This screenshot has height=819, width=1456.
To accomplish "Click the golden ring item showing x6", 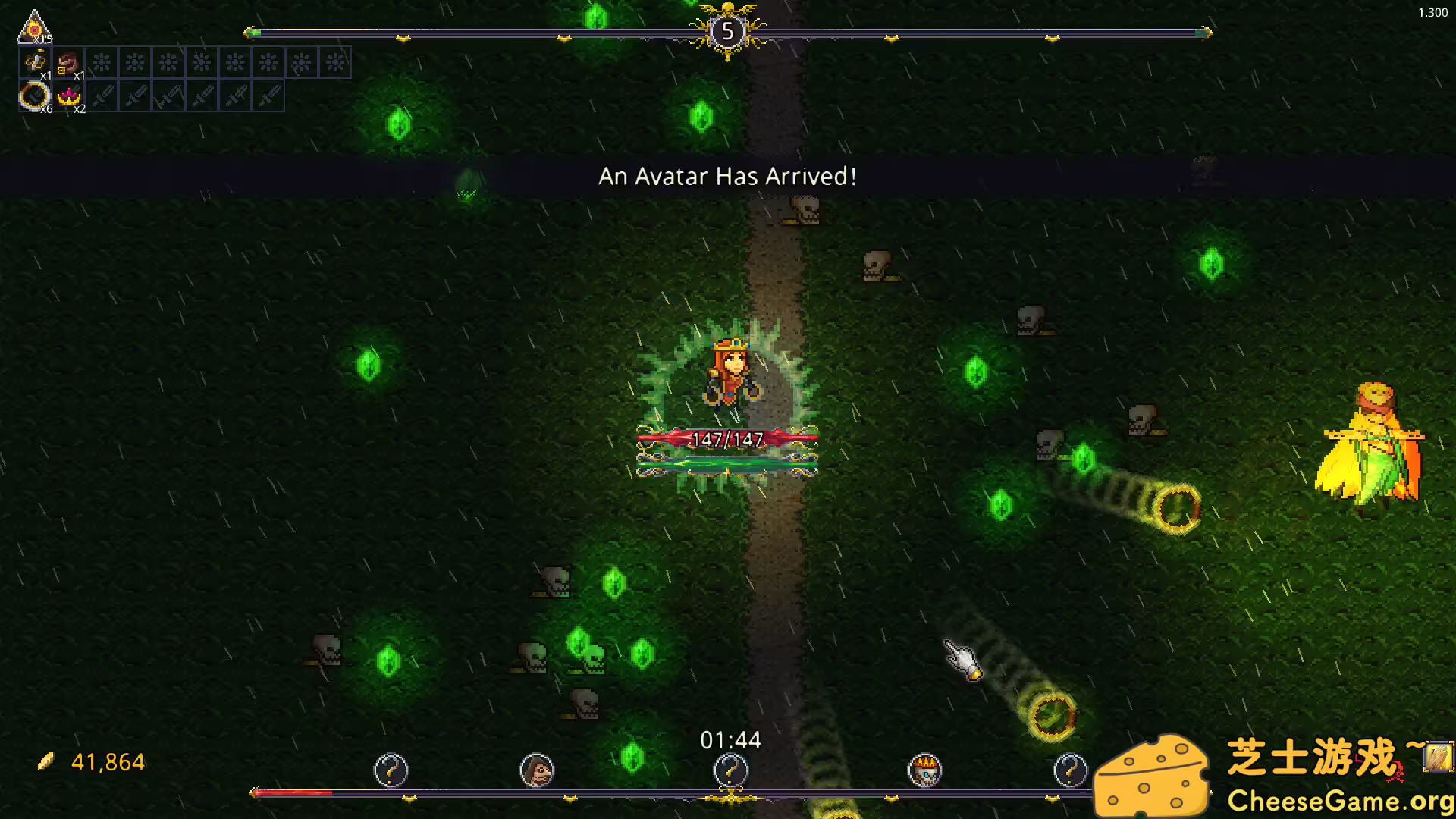I will coord(35,97).
